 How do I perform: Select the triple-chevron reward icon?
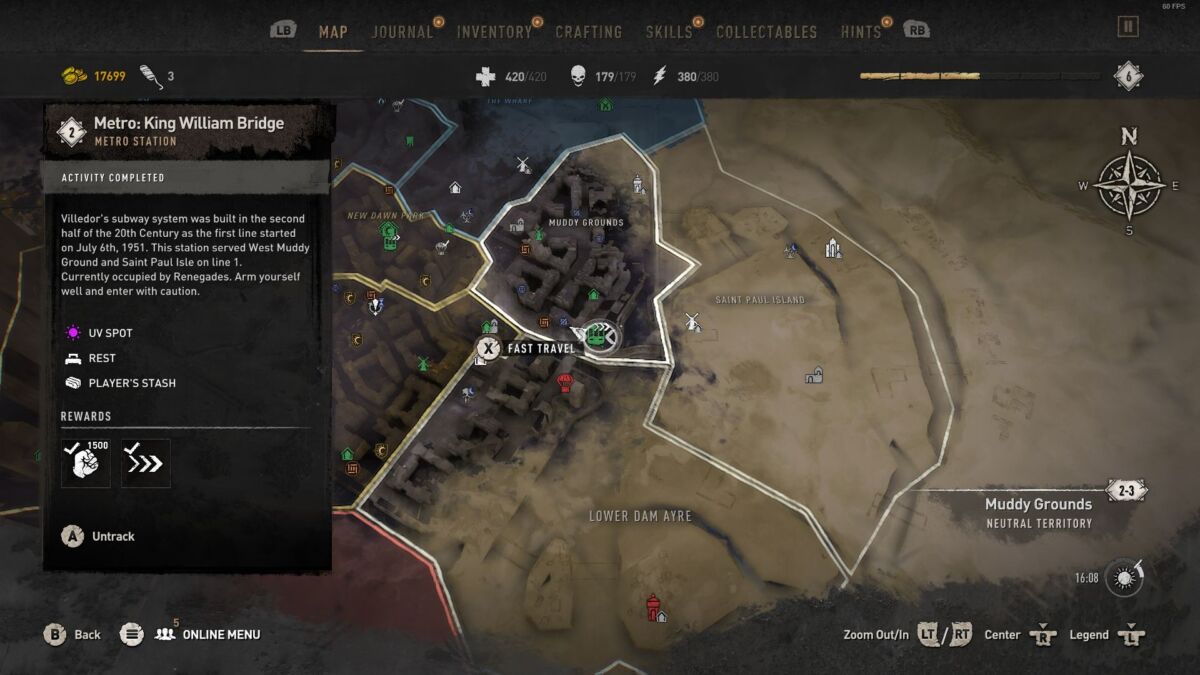click(x=146, y=463)
